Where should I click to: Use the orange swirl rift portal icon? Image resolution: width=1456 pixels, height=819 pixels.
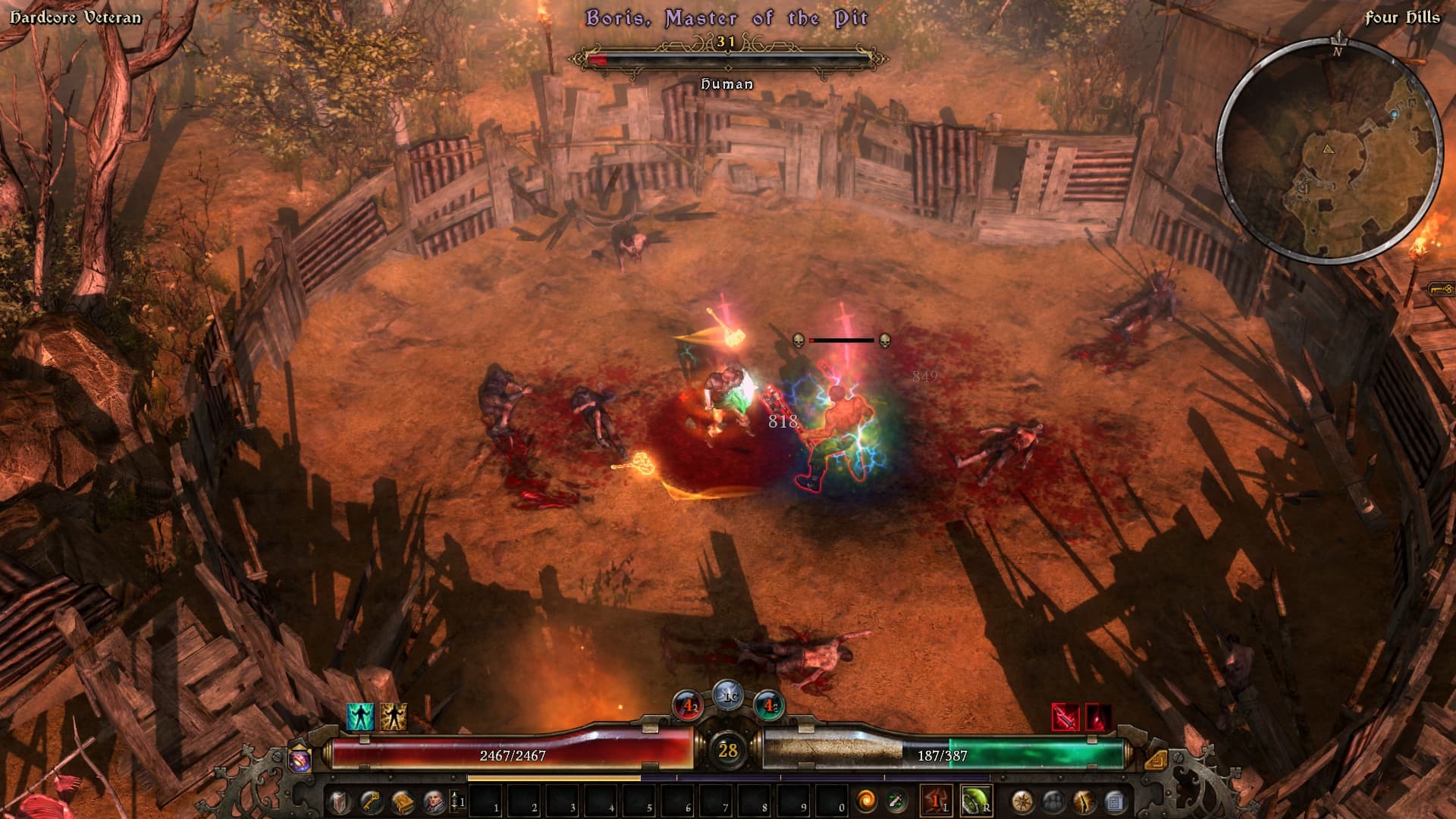click(x=866, y=801)
